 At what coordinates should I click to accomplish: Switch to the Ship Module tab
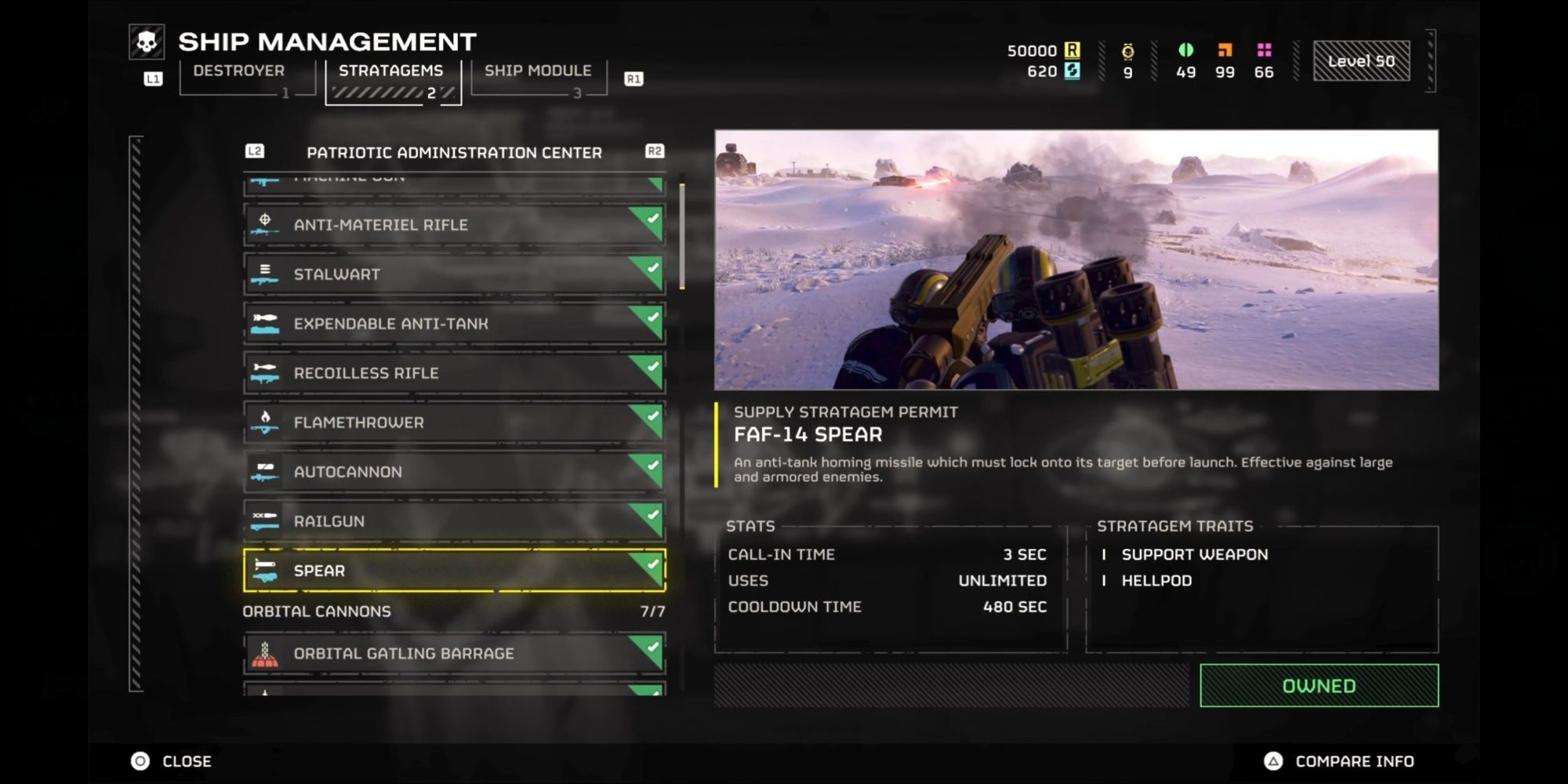[x=537, y=70]
